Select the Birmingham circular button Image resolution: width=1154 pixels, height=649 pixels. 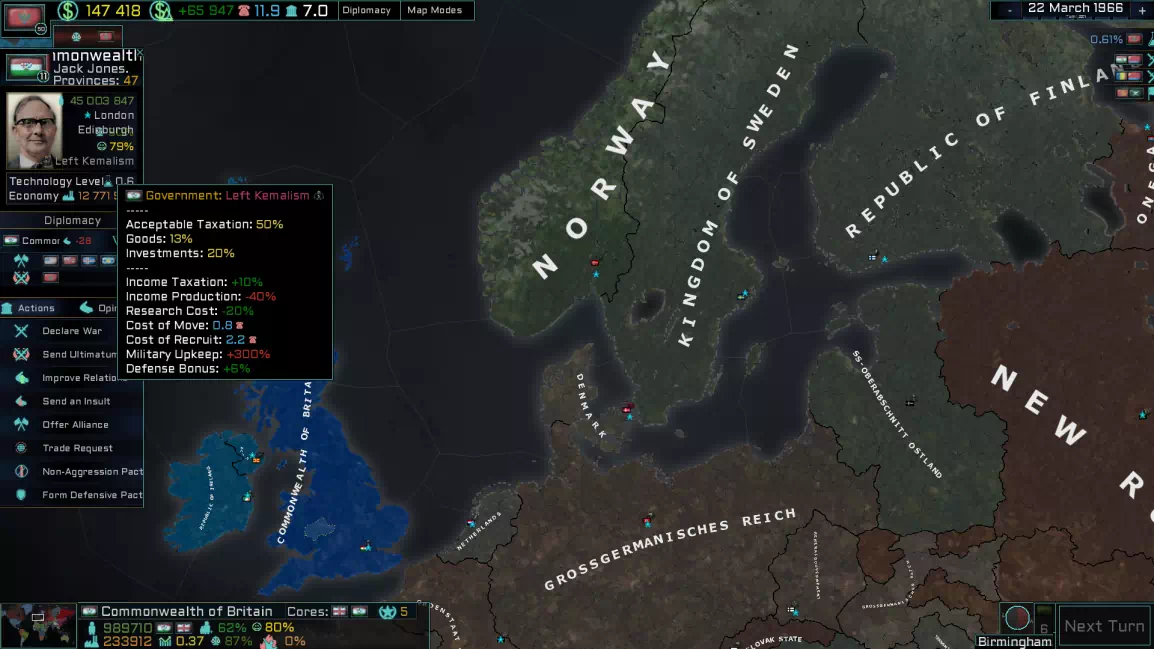pyautogui.click(x=1016, y=618)
